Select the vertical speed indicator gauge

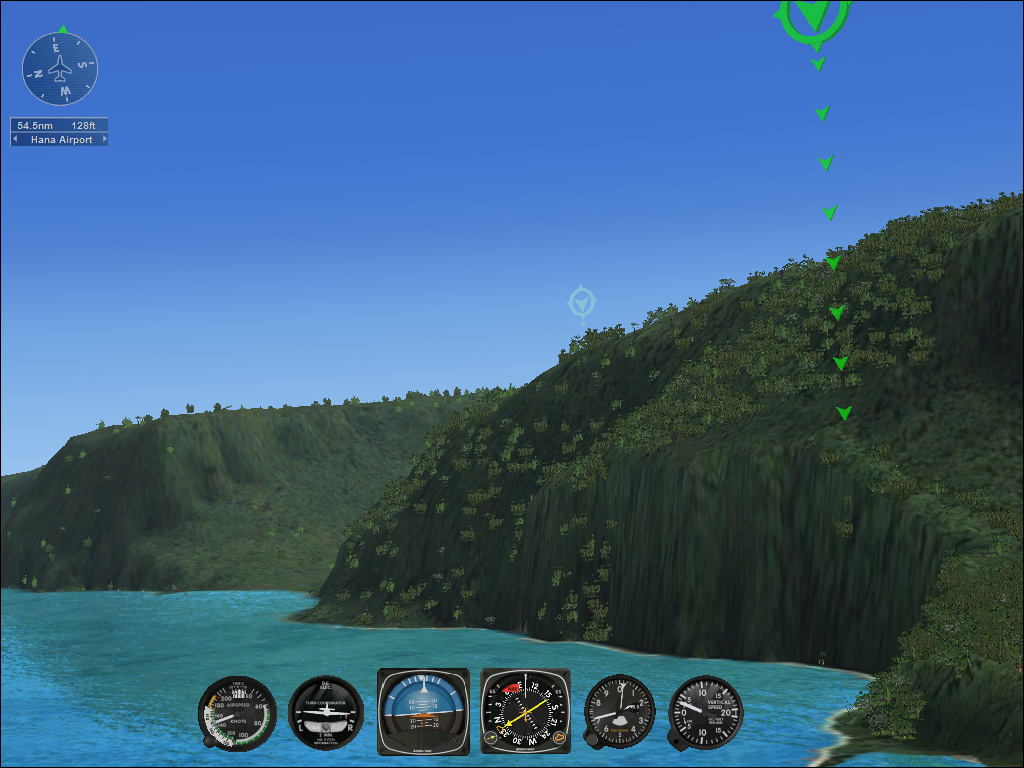706,711
